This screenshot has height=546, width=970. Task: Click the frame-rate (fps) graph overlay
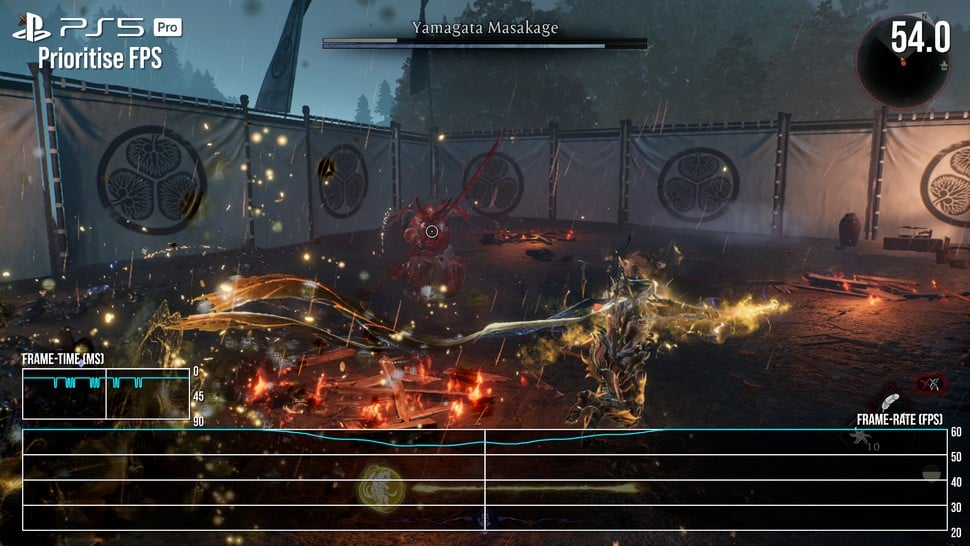click(x=485, y=480)
